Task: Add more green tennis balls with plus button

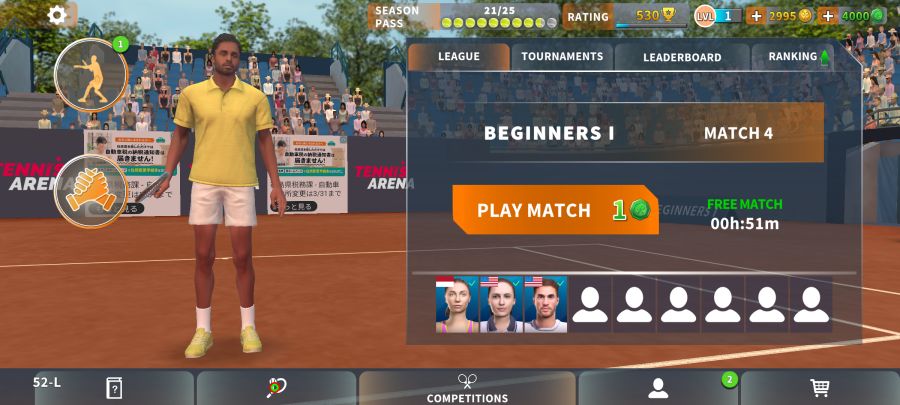Action: click(x=827, y=16)
